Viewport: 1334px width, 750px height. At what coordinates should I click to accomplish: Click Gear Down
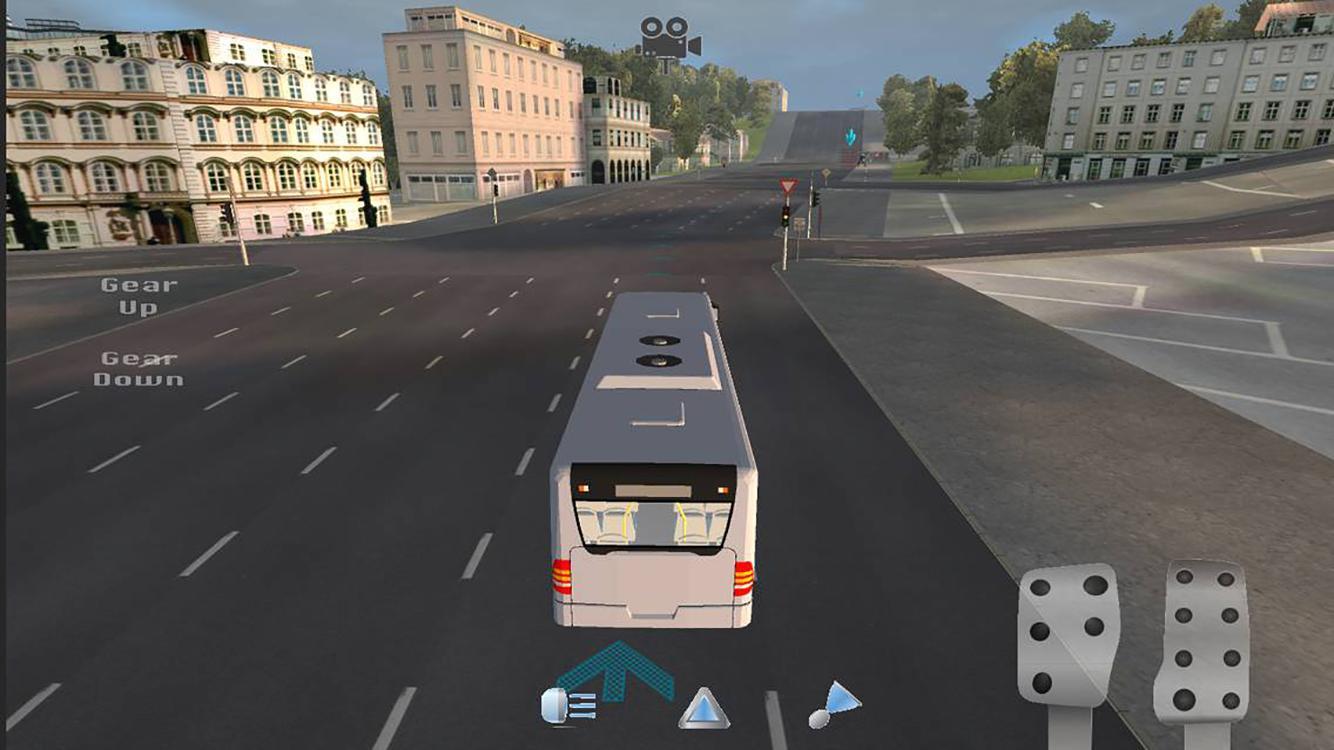(138, 366)
